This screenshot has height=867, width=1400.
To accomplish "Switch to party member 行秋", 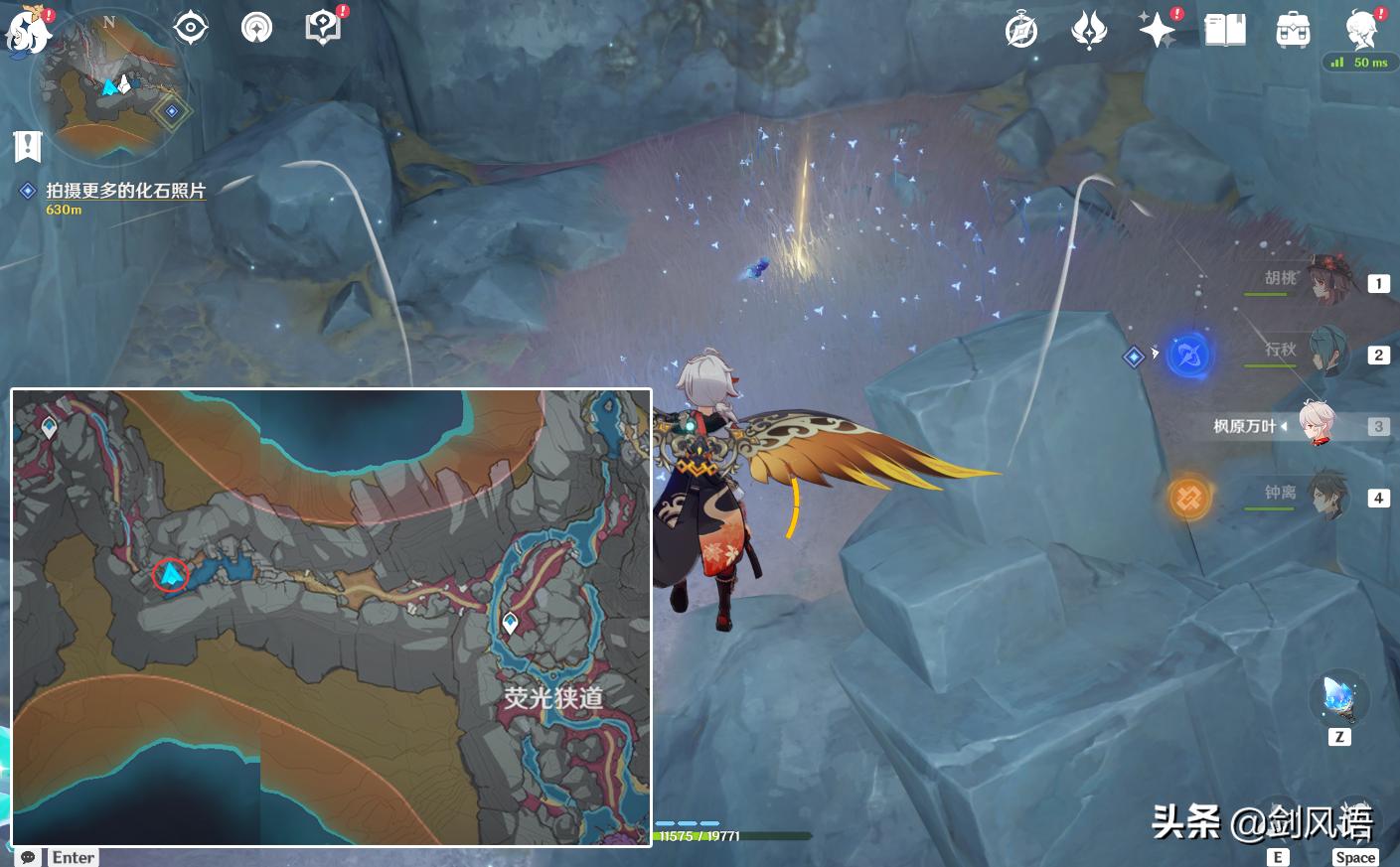I will tap(1326, 353).
